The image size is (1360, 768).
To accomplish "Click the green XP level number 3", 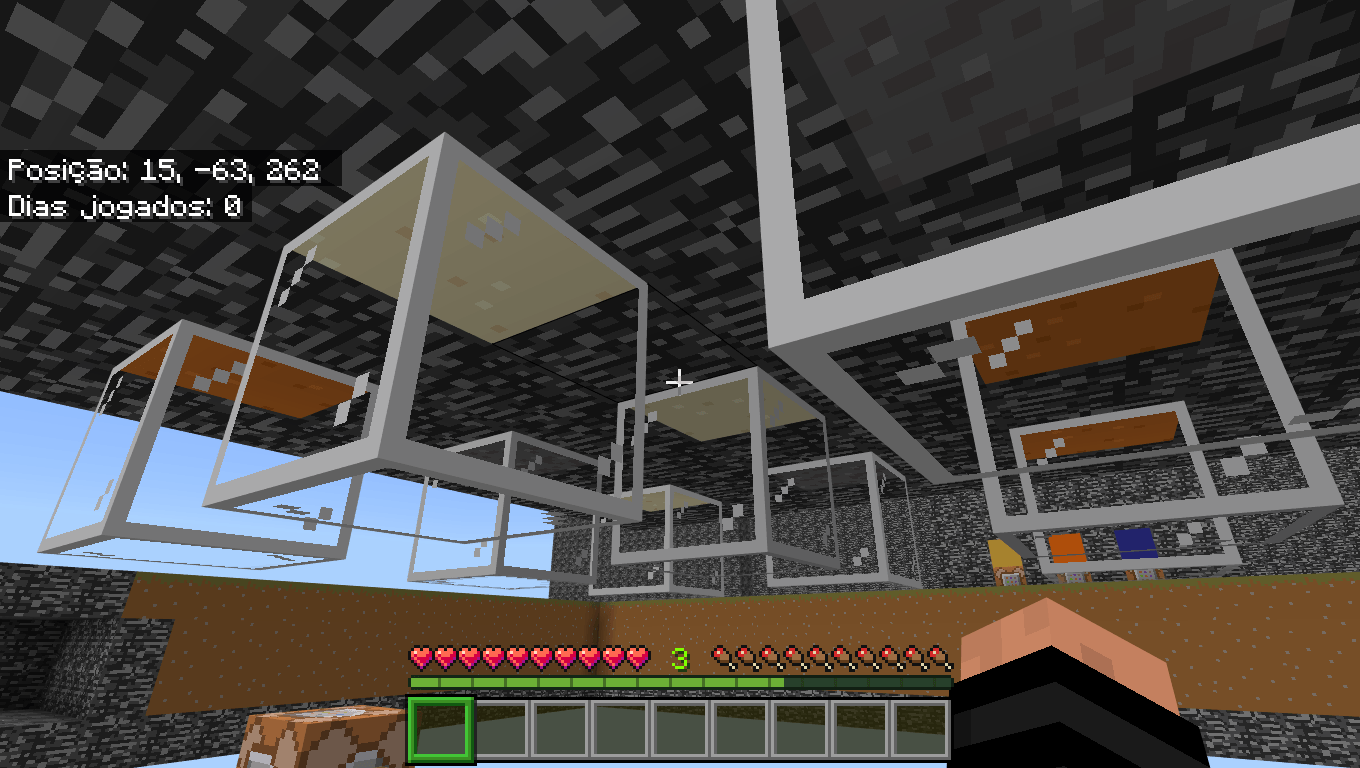I will (679, 657).
